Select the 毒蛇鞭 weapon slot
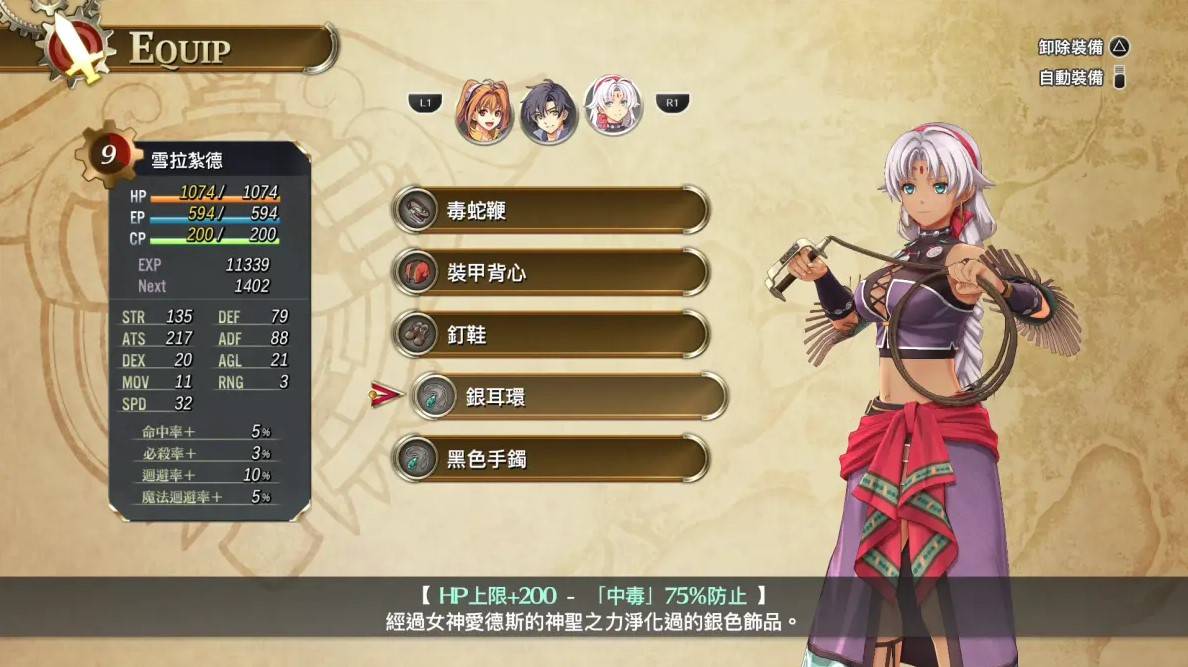1188x667 pixels. [550, 210]
